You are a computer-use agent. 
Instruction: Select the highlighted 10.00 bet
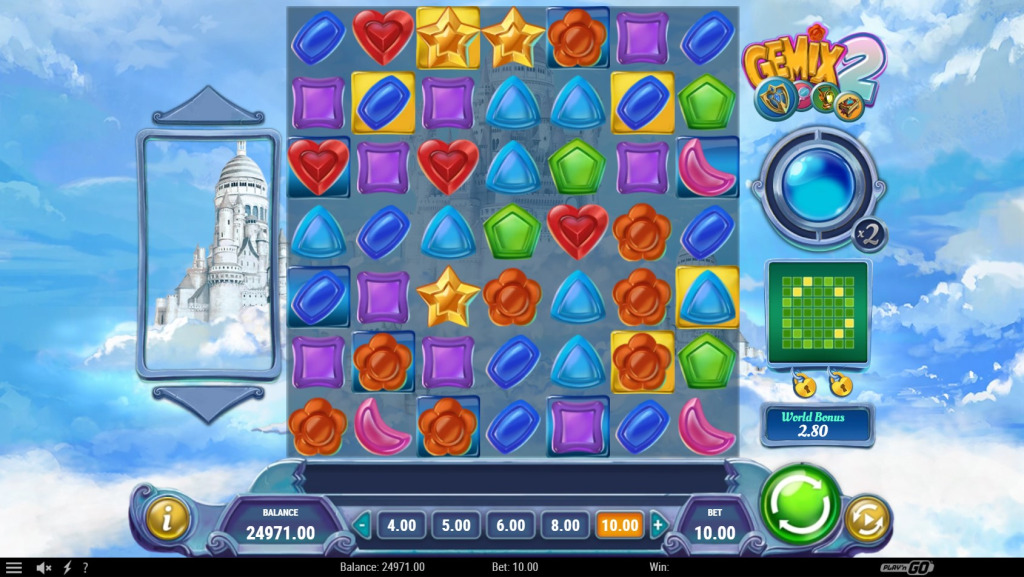pos(619,524)
